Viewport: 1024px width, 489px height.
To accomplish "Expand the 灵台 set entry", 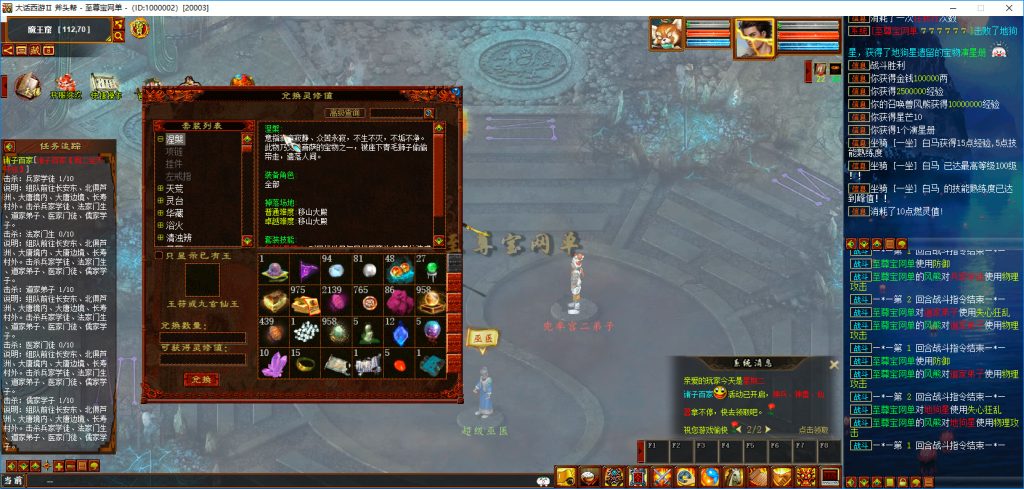I will pyautogui.click(x=159, y=201).
